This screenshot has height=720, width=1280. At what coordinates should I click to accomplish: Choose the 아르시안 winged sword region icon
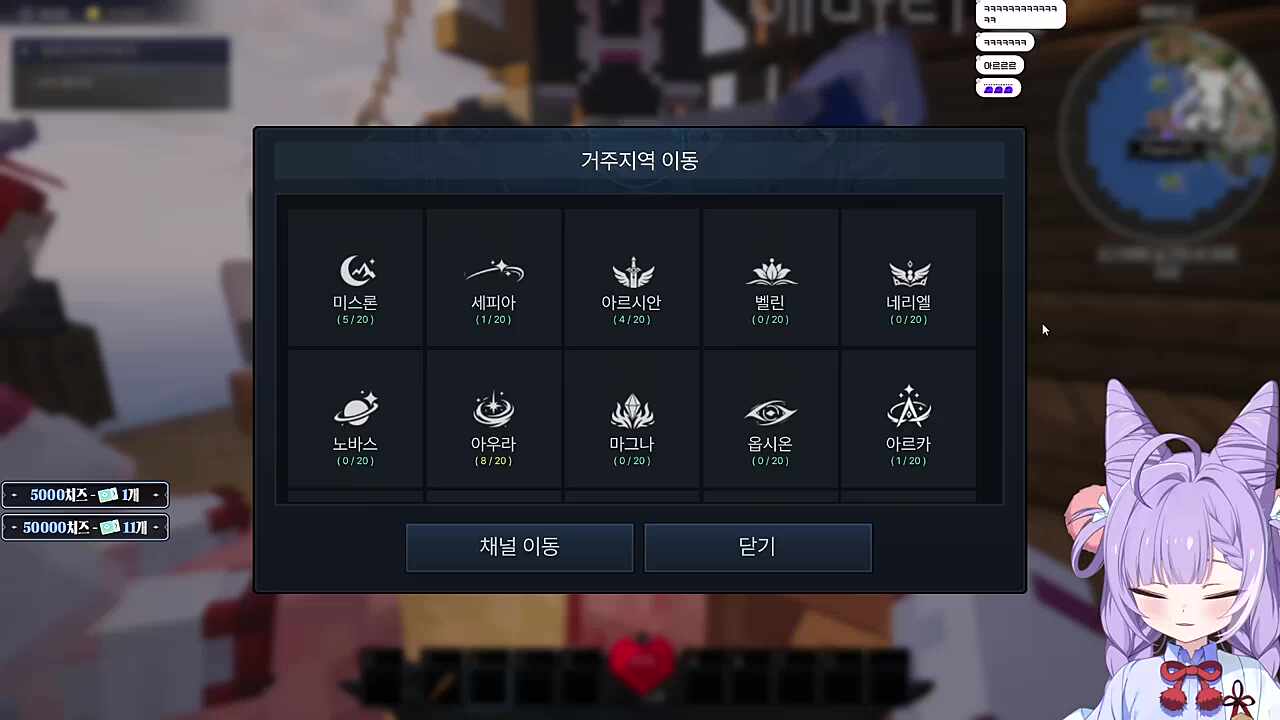coord(632,270)
